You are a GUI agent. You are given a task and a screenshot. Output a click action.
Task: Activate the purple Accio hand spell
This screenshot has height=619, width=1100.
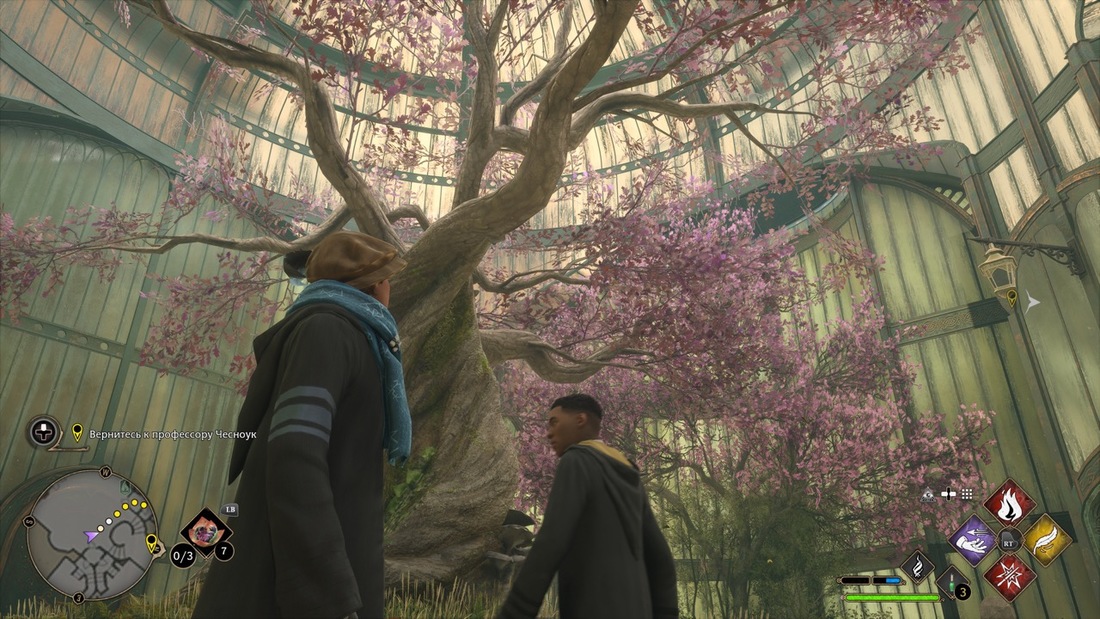(973, 541)
